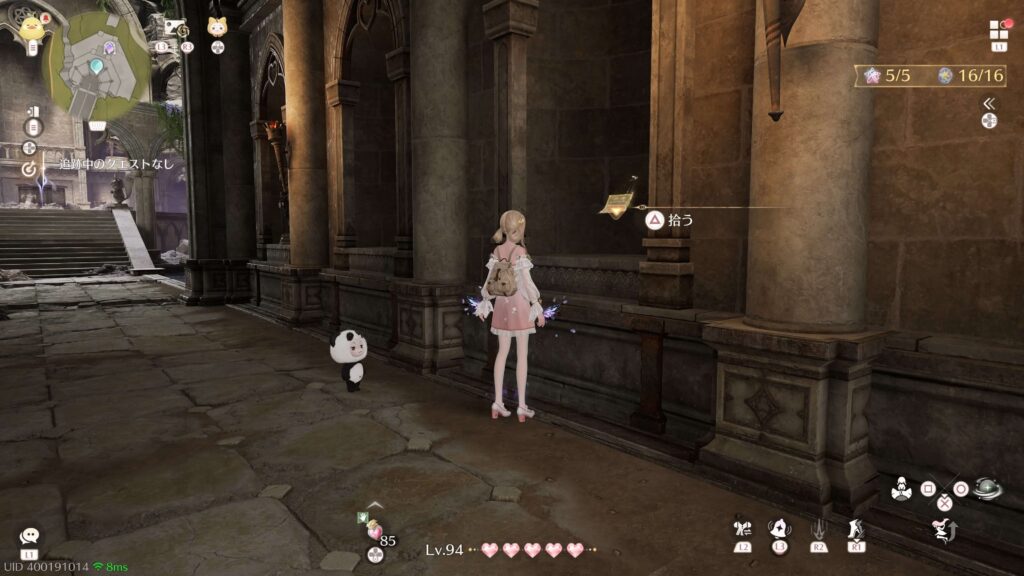
Task: Select the peach consumable item slot
Action: click(374, 531)
